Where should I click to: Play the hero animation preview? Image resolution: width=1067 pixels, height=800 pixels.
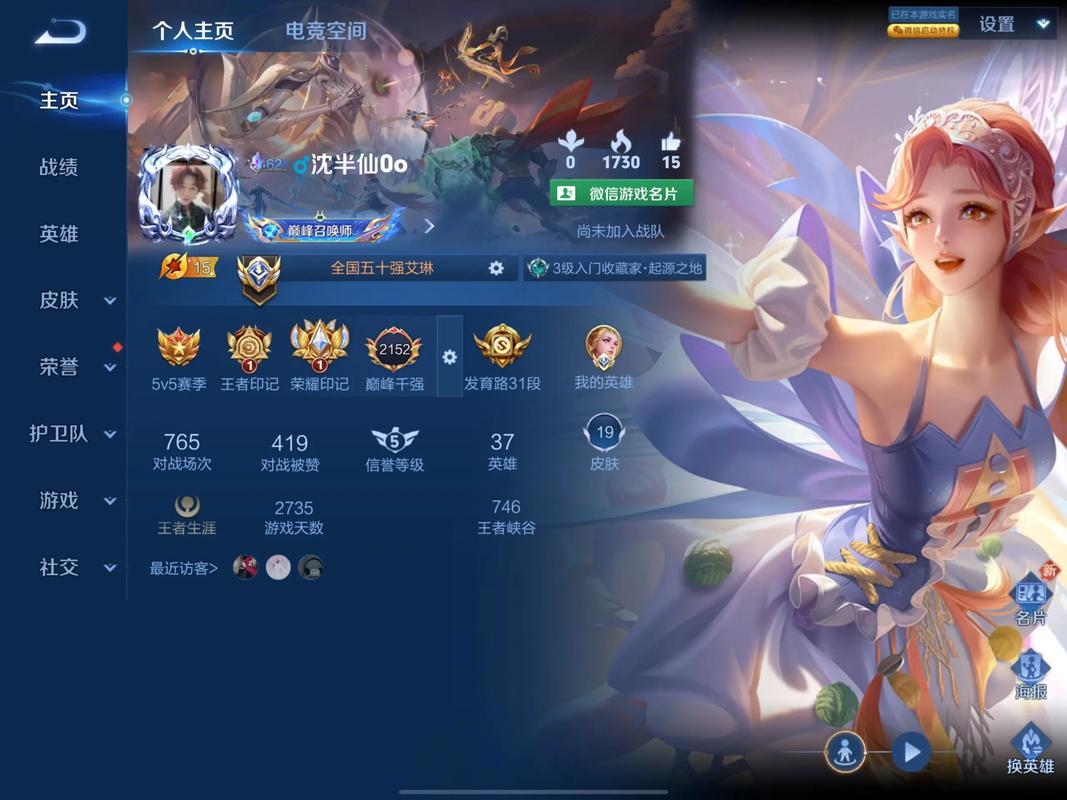click(910, 751)
